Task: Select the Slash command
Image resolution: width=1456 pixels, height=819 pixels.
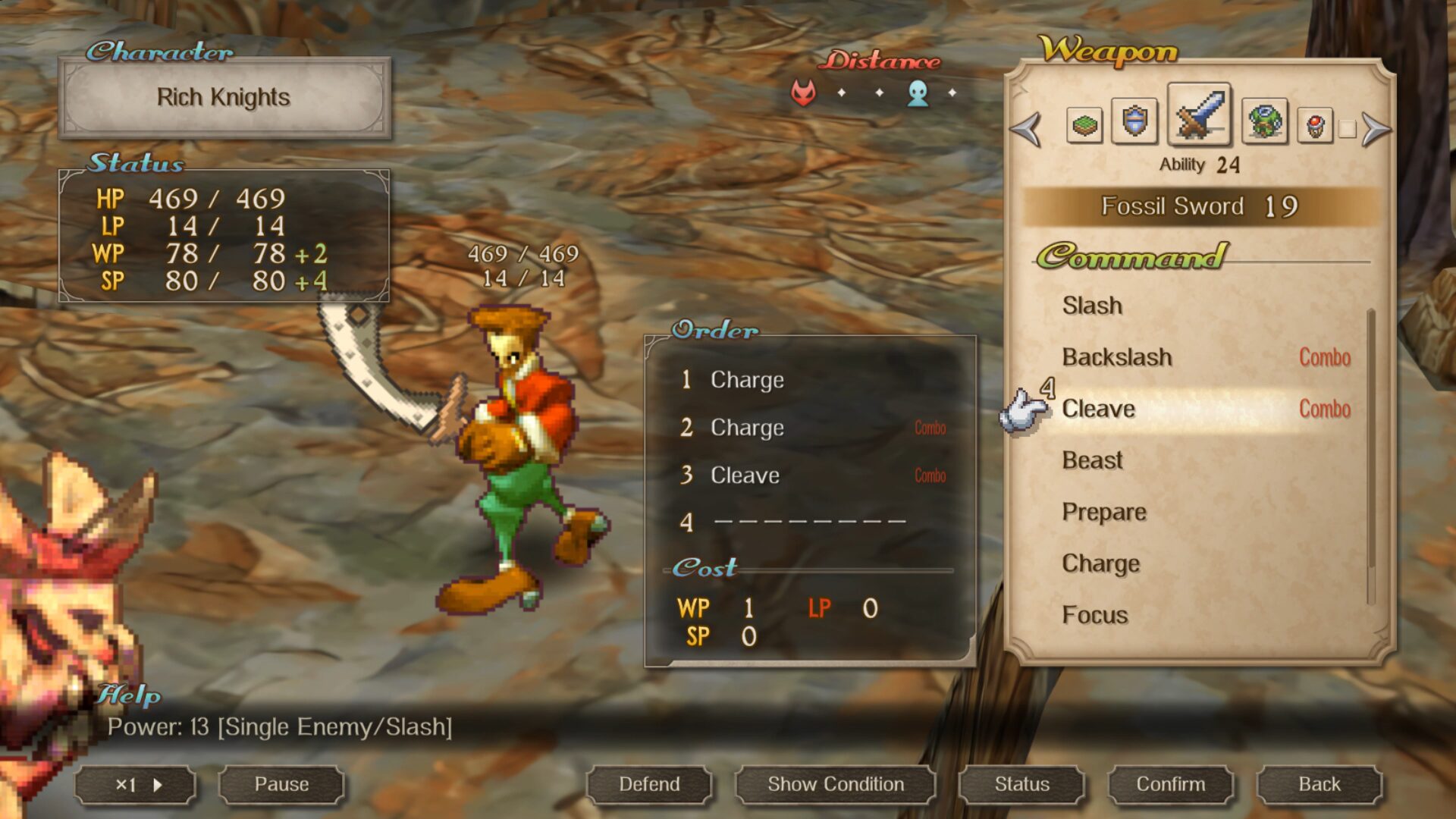Action: point(1092,306)
